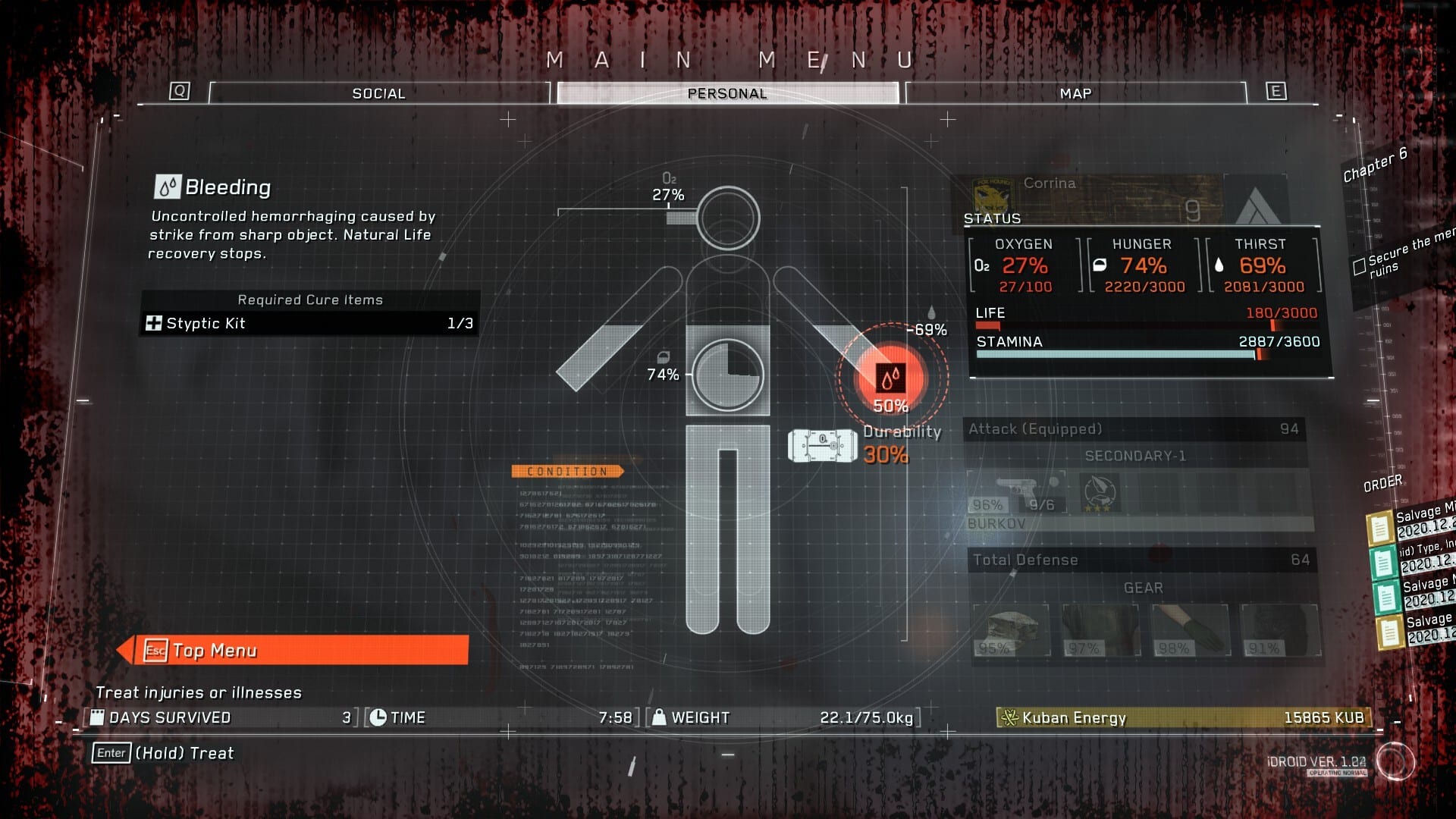
Task: Select the head oxygen indicator circle
Action: click(x=728, y=218)
